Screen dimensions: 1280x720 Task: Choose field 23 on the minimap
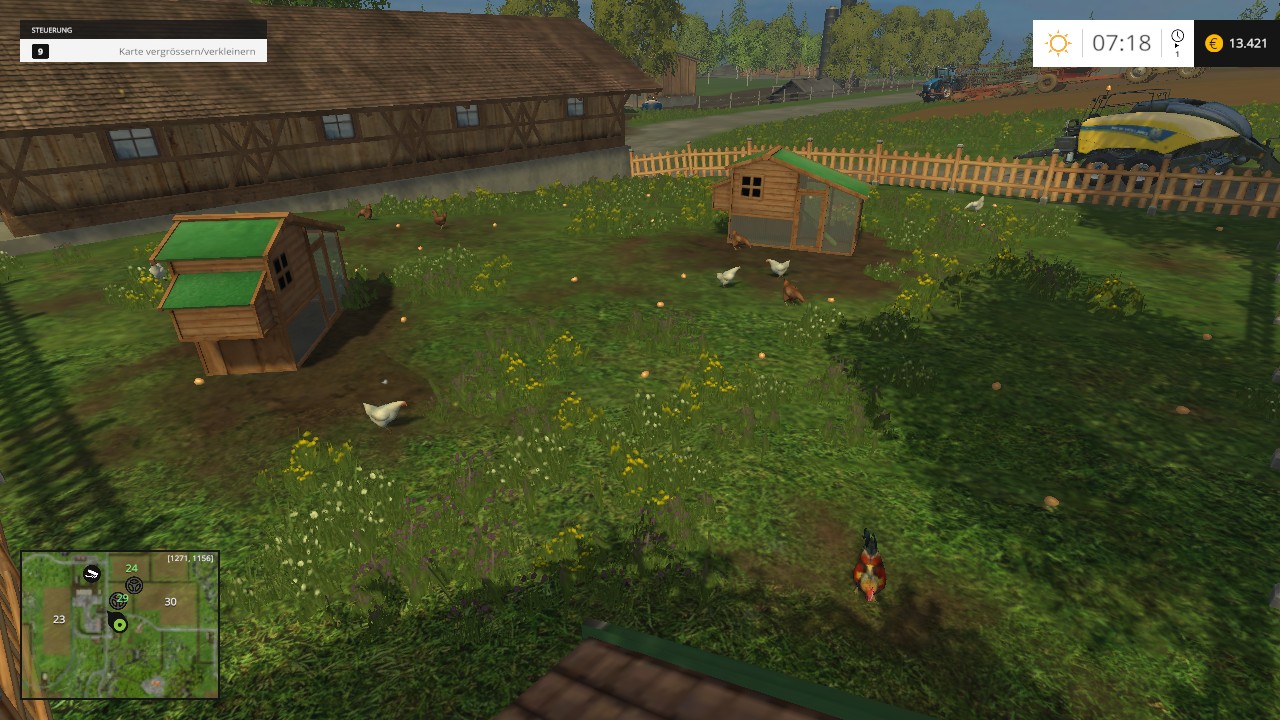pos(59,619)
